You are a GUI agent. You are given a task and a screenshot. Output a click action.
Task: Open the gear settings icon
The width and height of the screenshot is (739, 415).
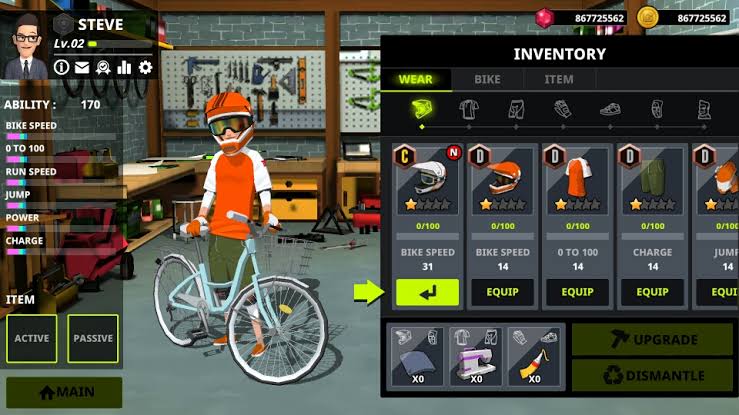(x=146, y=67)
